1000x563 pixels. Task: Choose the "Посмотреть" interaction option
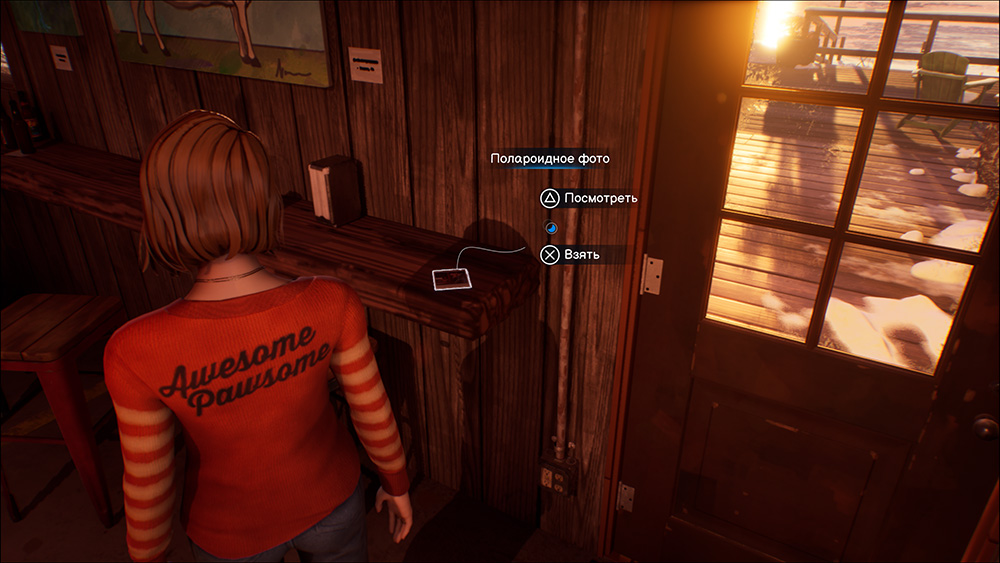pos(589,198)
